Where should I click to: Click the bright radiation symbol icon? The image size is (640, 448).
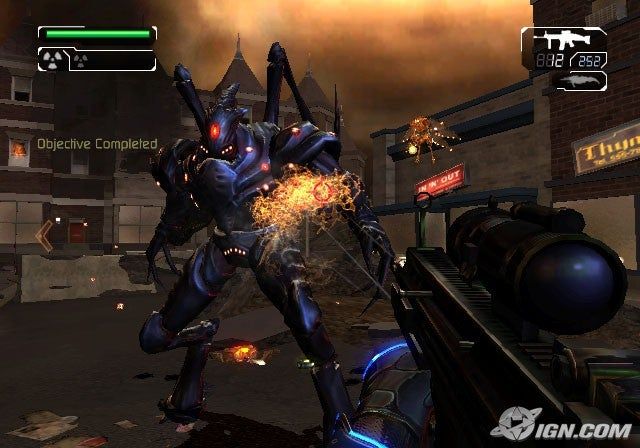[51, 58]
